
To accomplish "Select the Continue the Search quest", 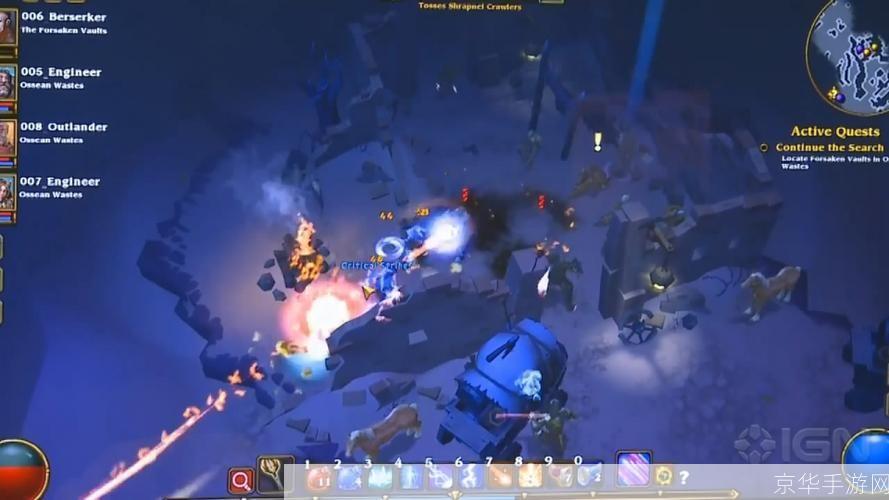I will coord(829,148).
